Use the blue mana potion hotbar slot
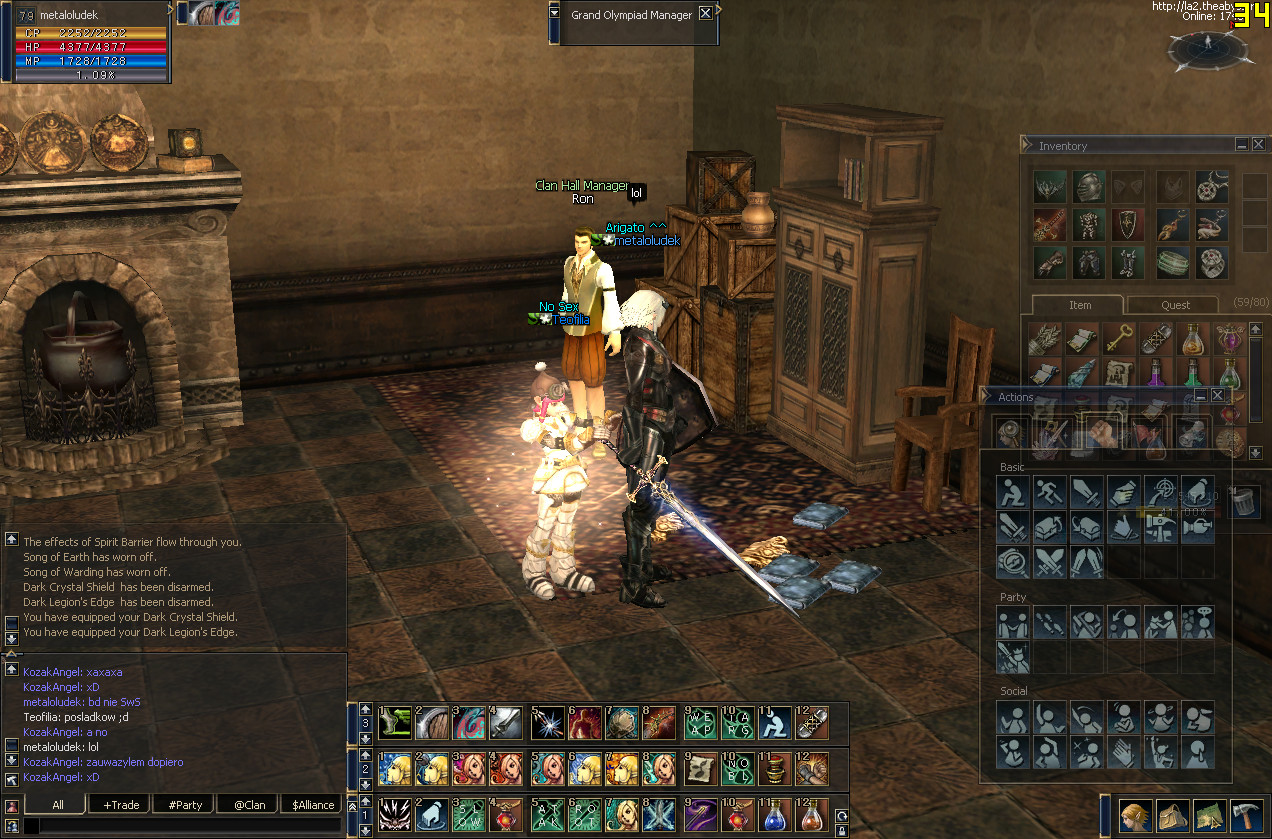The image size is (1272, 839). point(774,814)
